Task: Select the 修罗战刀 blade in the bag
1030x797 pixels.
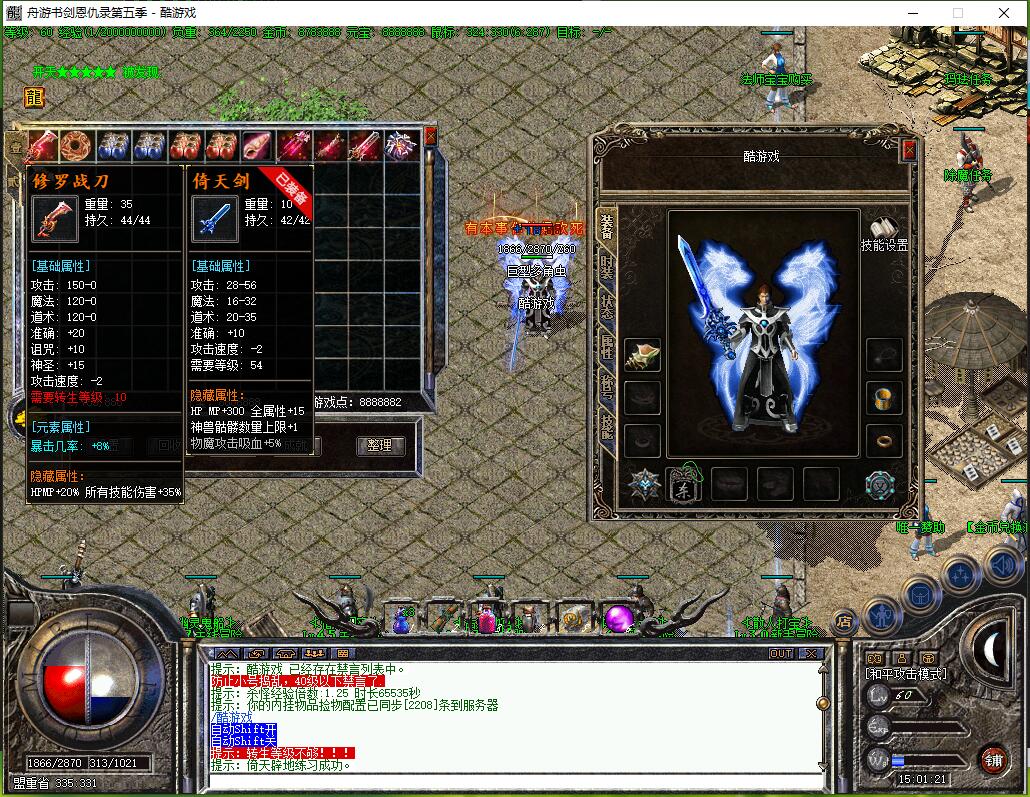Action: (x=42, y=146)
